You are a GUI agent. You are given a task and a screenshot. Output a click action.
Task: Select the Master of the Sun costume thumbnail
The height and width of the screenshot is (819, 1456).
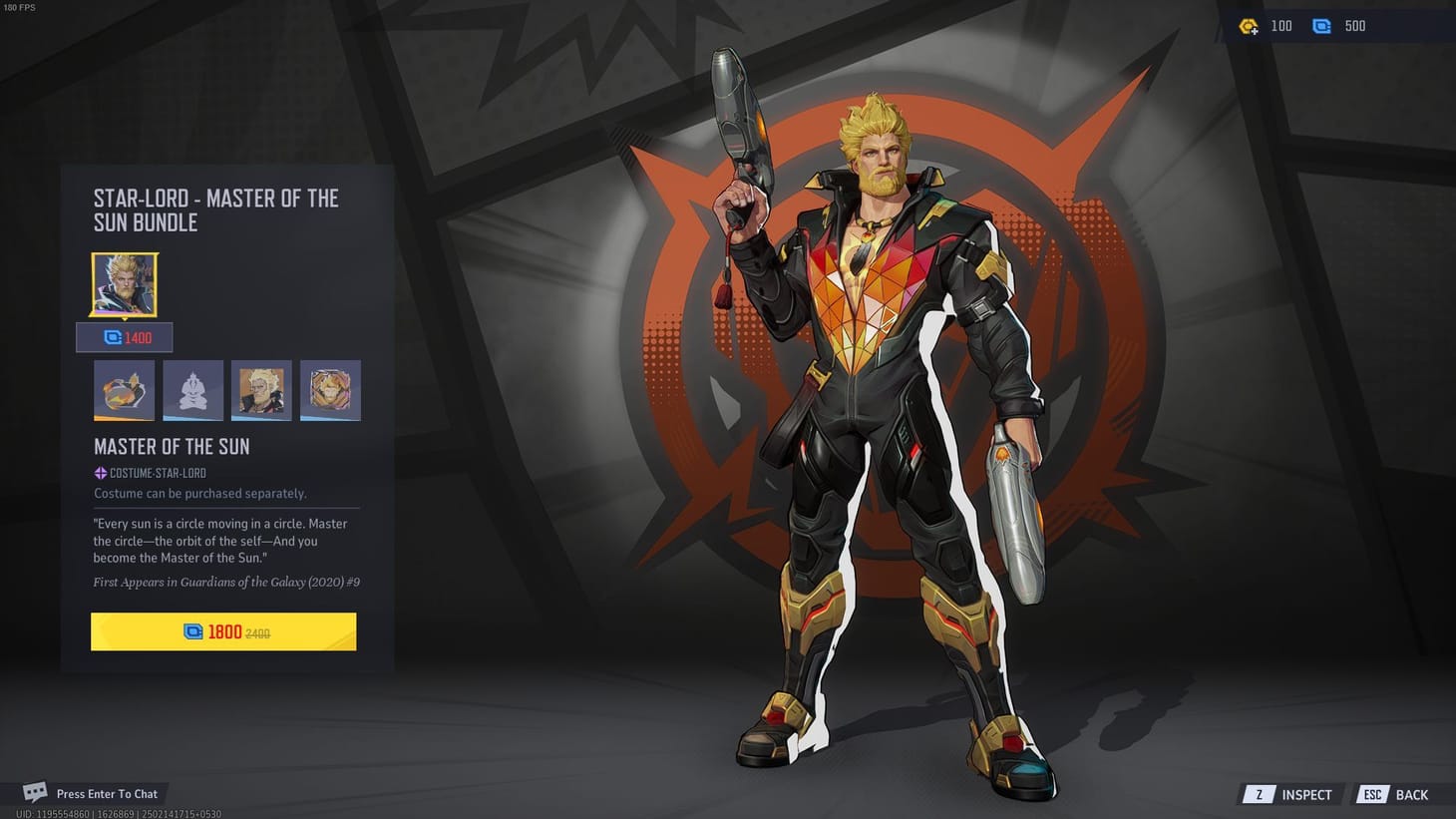point(124,284)
